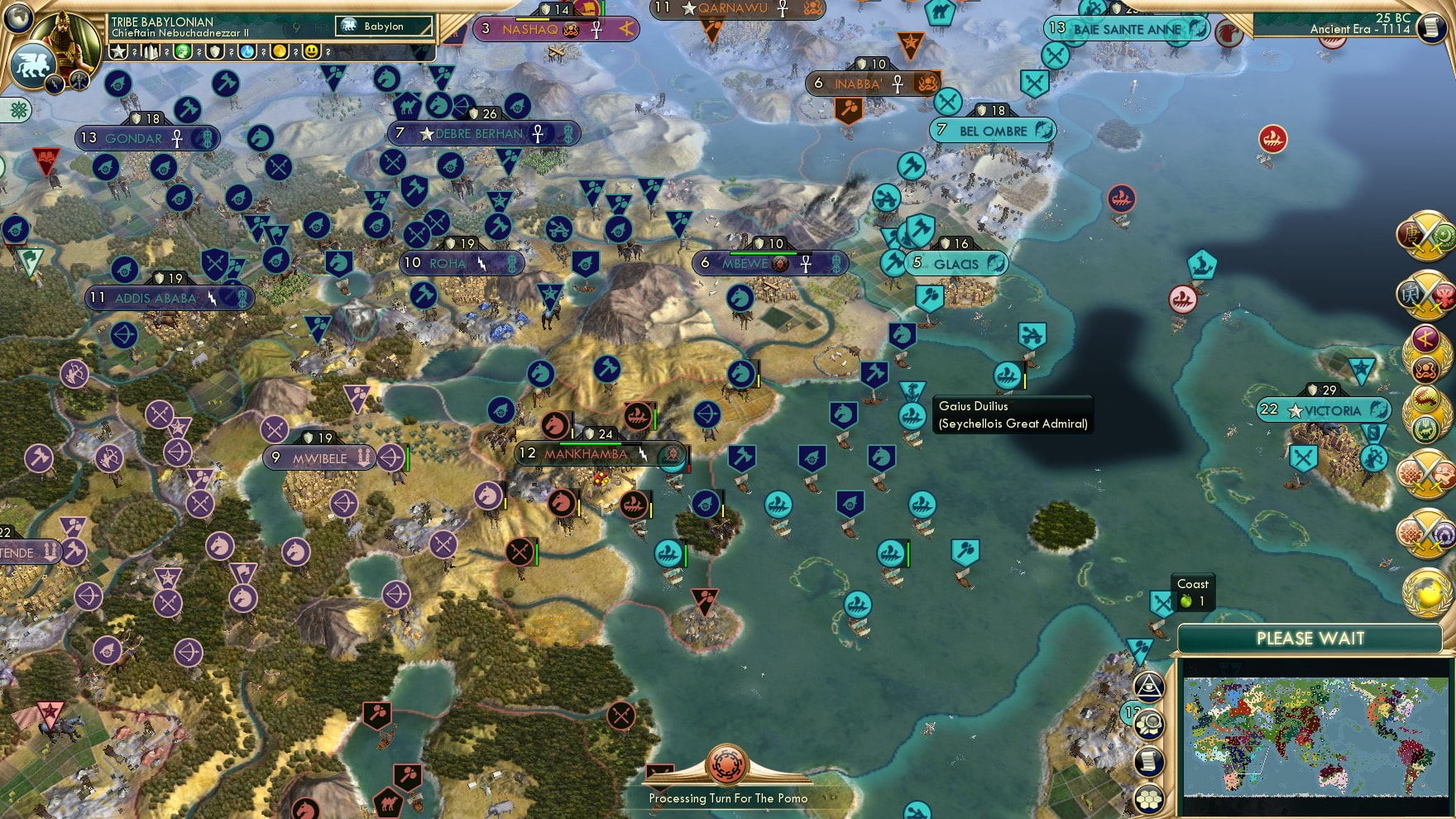Screen dimensions: 1456x819
Task: Switch to Strategic View via the magnifier icon
Action: tap(1148, 725)
